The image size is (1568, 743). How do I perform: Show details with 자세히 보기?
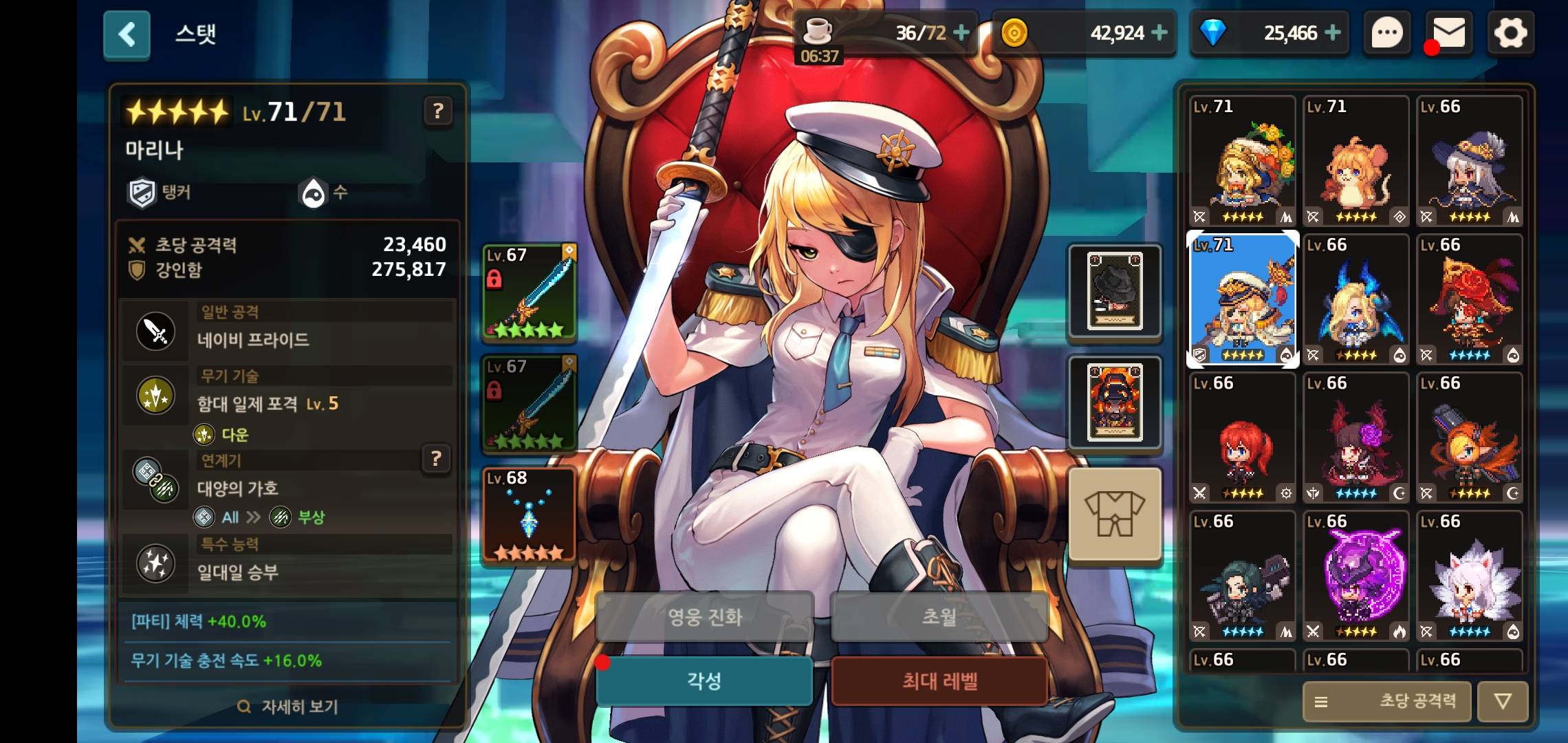point(287,707)
